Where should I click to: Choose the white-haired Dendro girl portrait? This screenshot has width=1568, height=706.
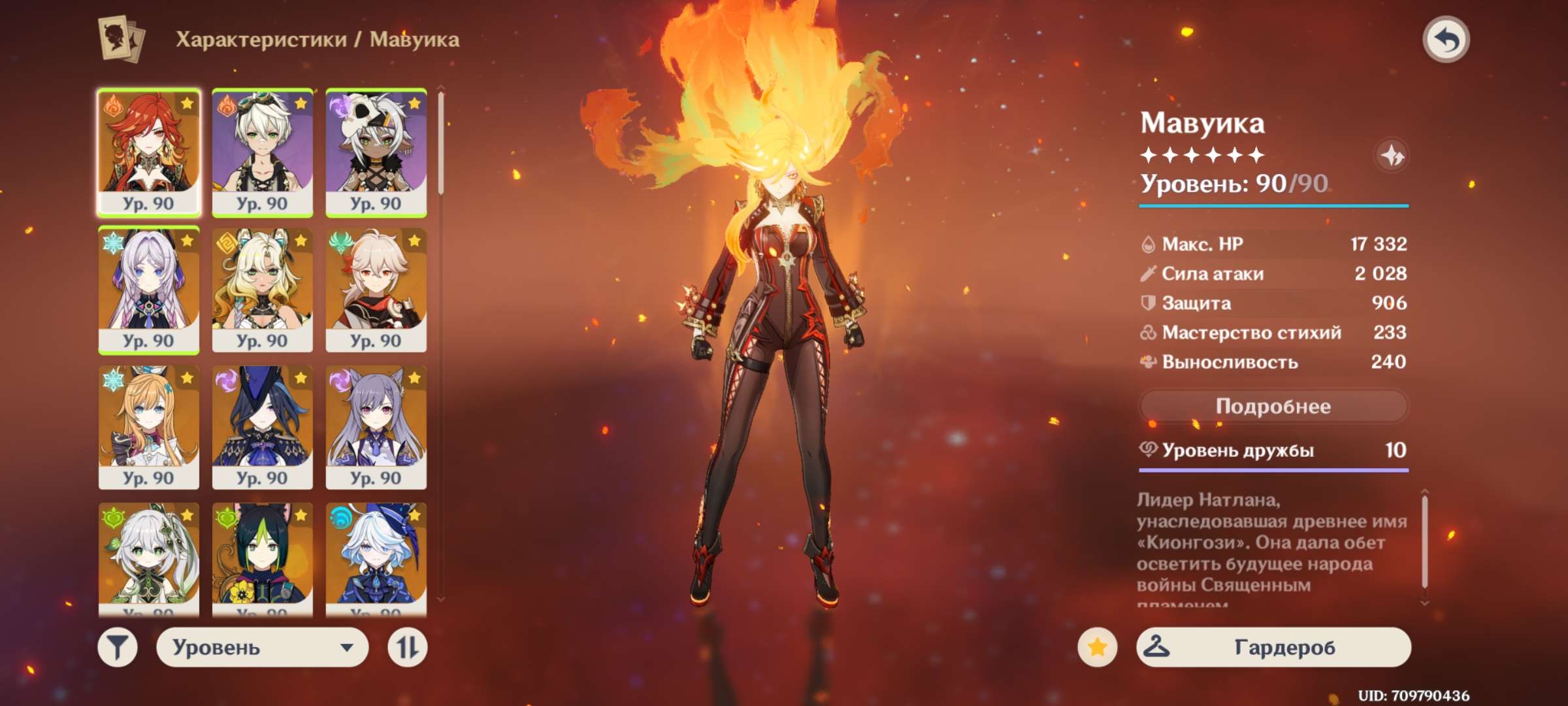tap(149, 559)
